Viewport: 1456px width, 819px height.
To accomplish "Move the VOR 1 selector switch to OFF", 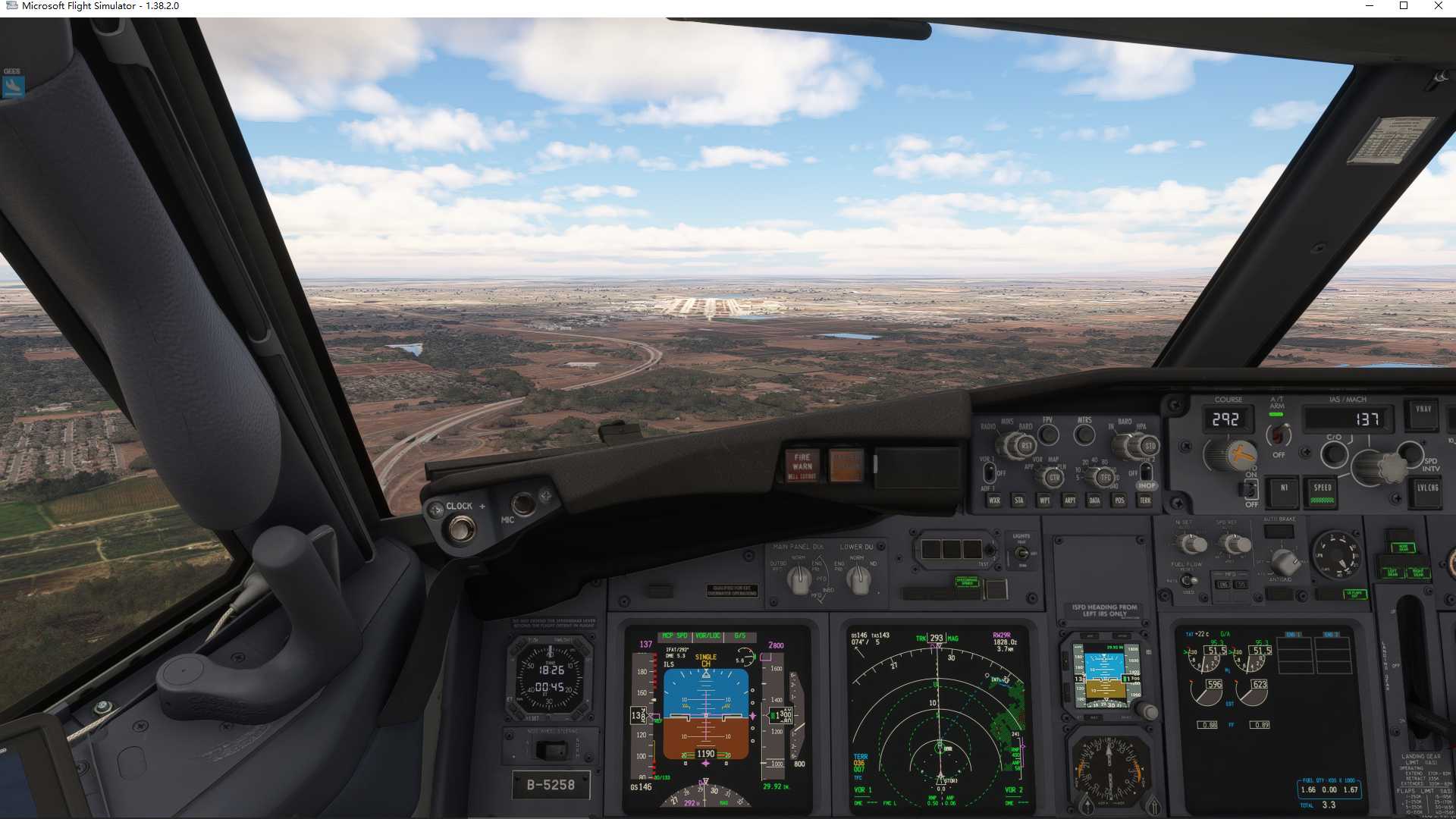I will point(990,472).
